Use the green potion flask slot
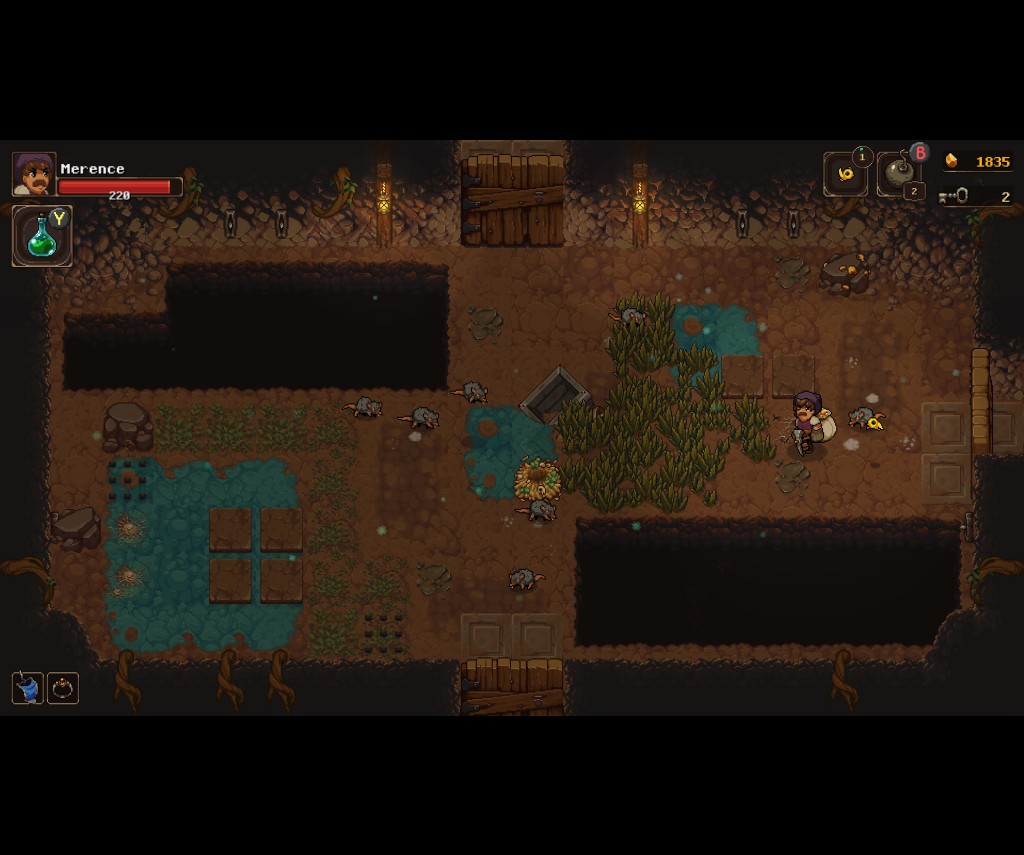 [42, 236]
